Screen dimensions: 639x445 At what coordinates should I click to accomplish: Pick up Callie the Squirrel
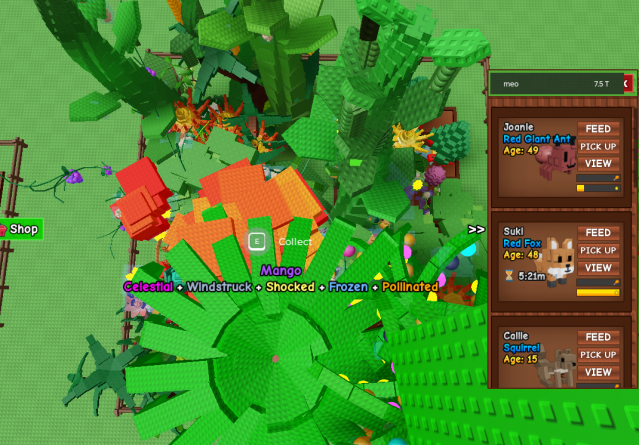pos(598,354)
